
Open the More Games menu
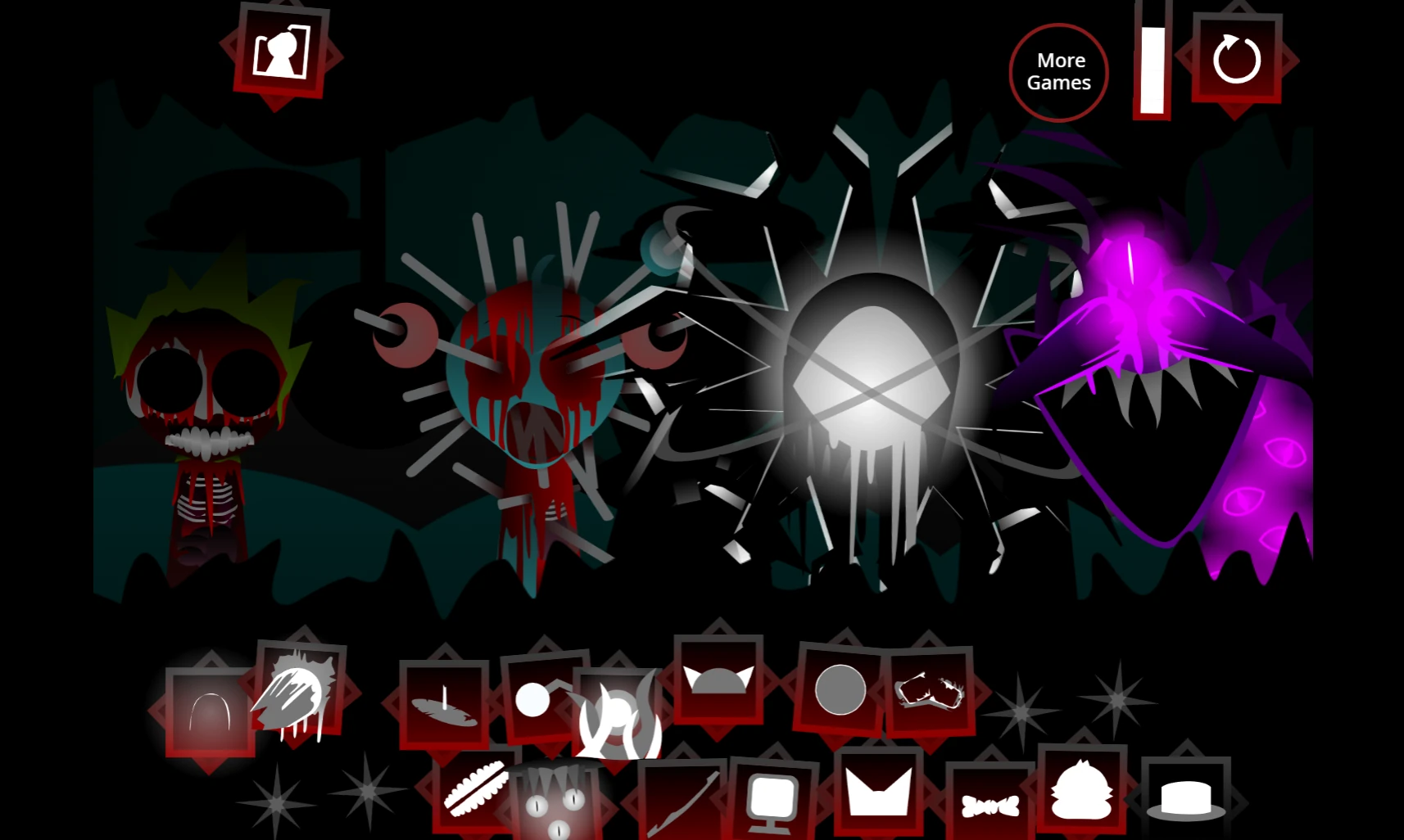tap(1059, 72)
